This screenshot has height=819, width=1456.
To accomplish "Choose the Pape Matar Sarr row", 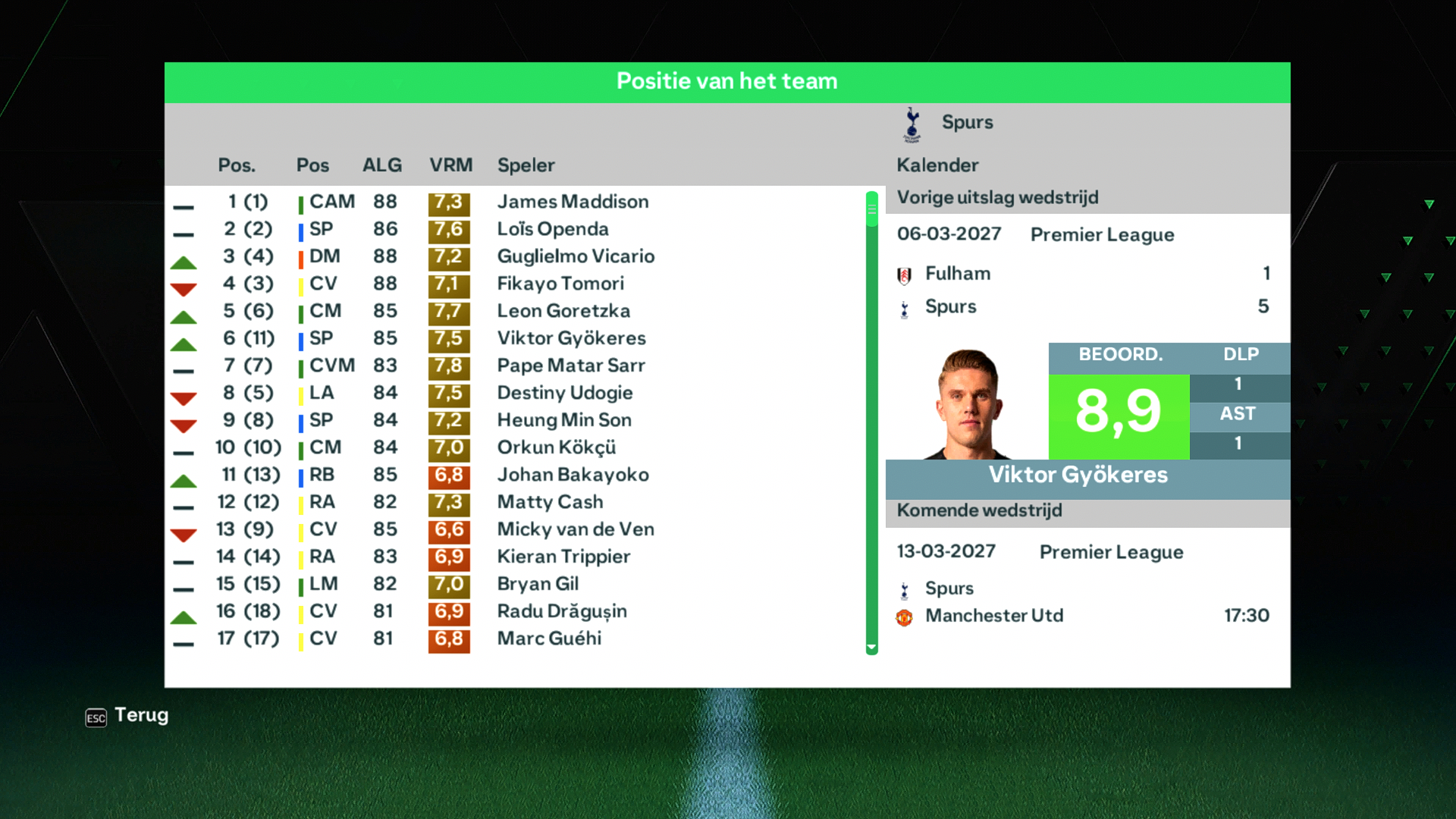I will pyautogui.click(x=570, y=366).
